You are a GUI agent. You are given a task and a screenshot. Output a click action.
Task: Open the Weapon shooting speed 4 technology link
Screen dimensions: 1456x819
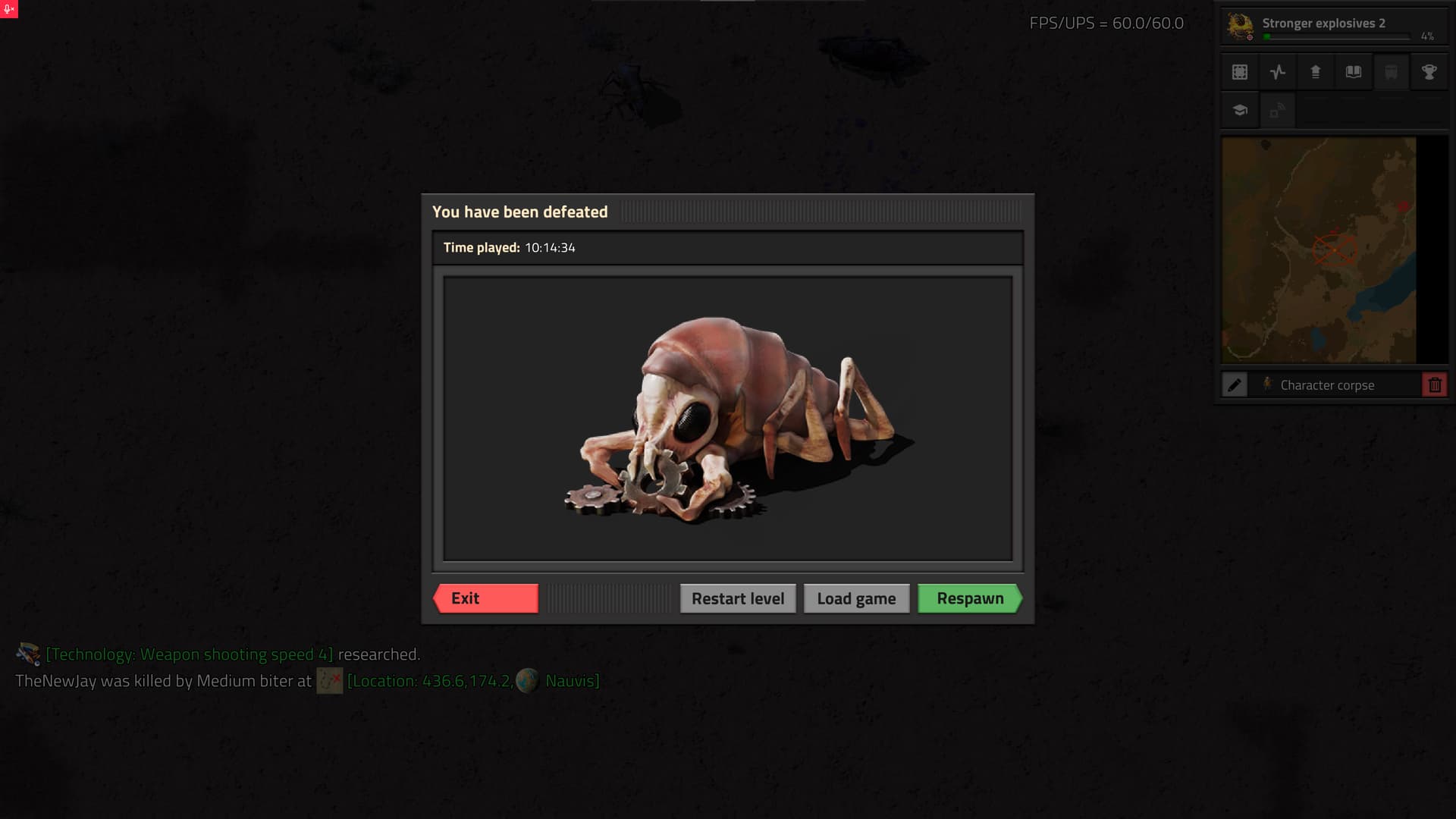coord(190,654)
